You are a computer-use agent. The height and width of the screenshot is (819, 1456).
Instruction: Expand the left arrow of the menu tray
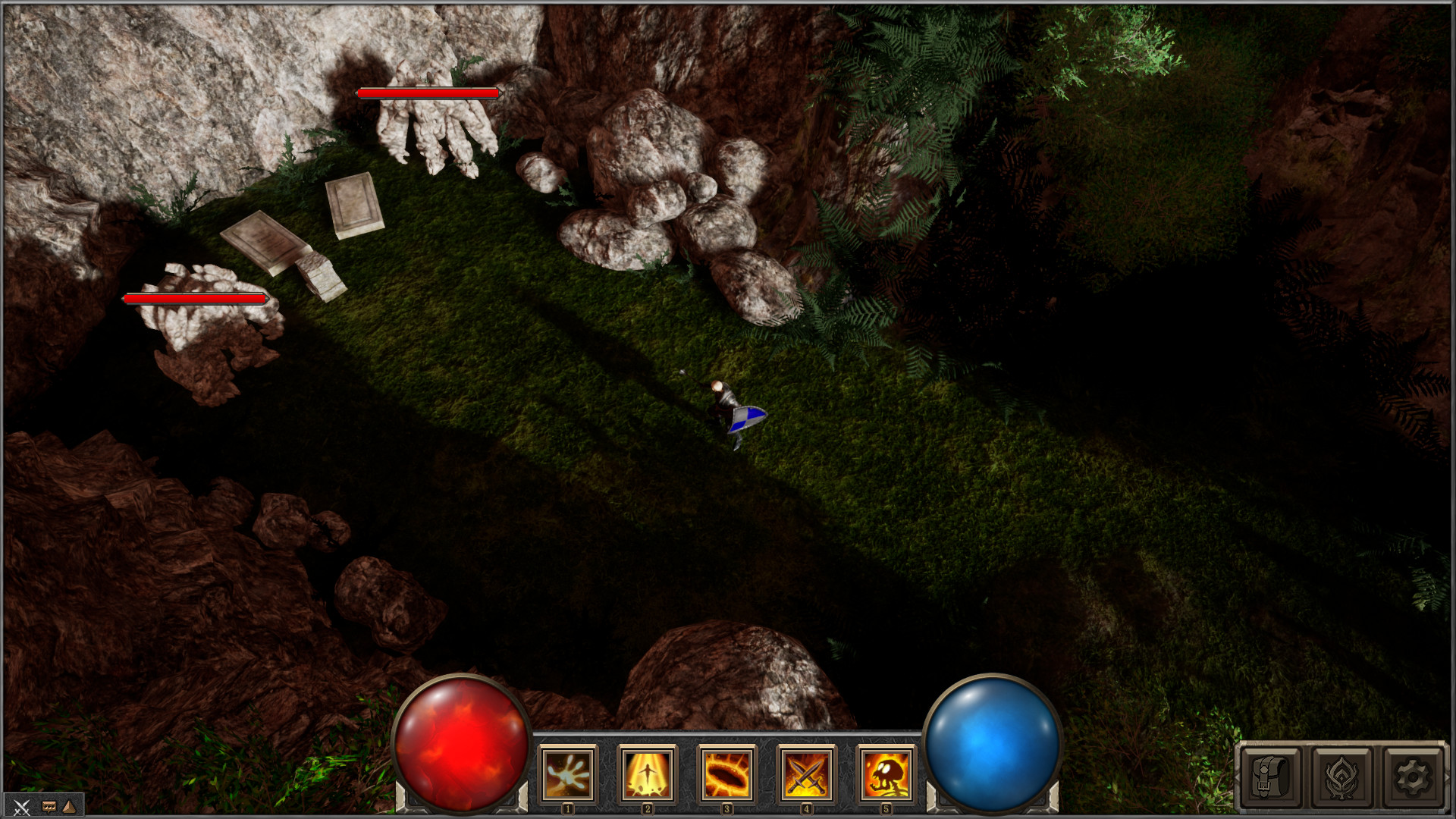1238,778
